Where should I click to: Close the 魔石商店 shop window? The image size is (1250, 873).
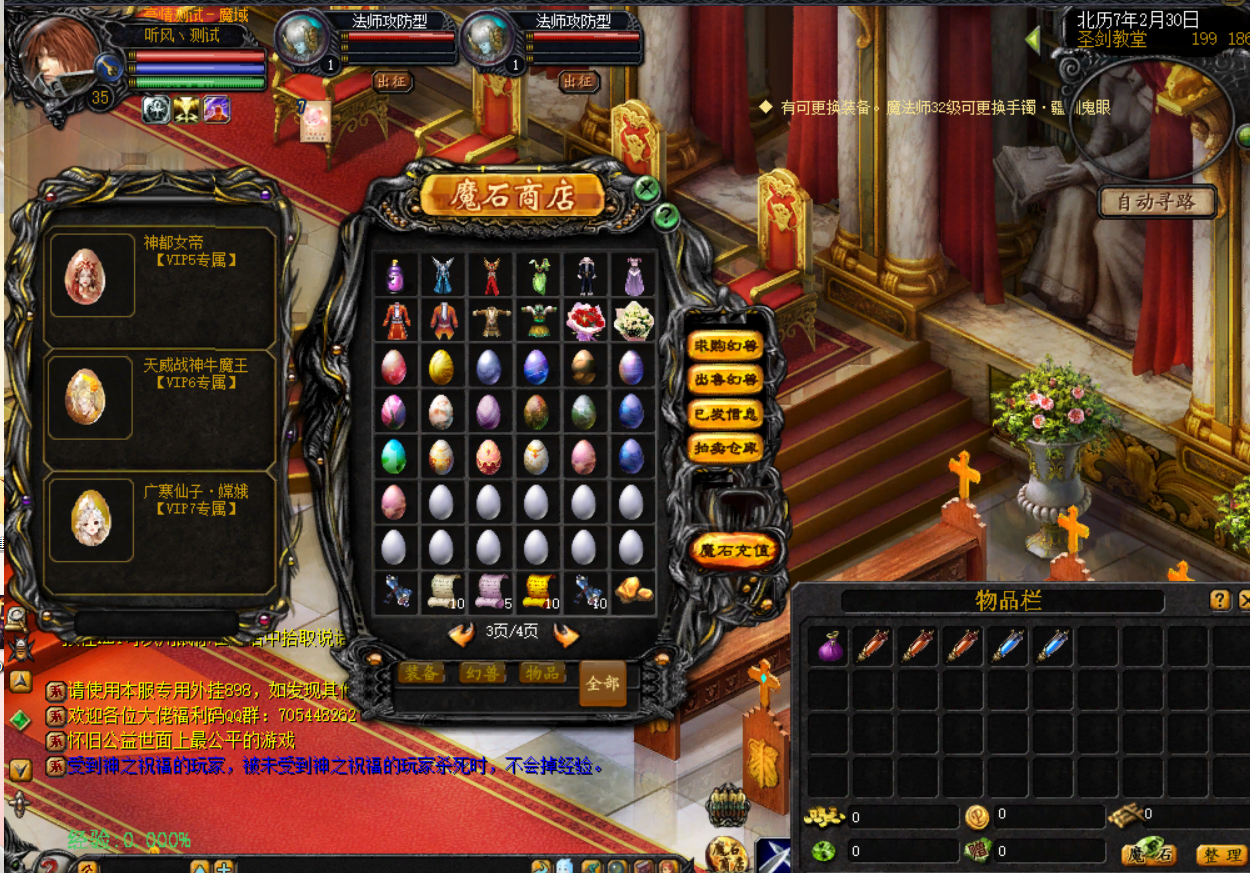(x=647, y=189)
